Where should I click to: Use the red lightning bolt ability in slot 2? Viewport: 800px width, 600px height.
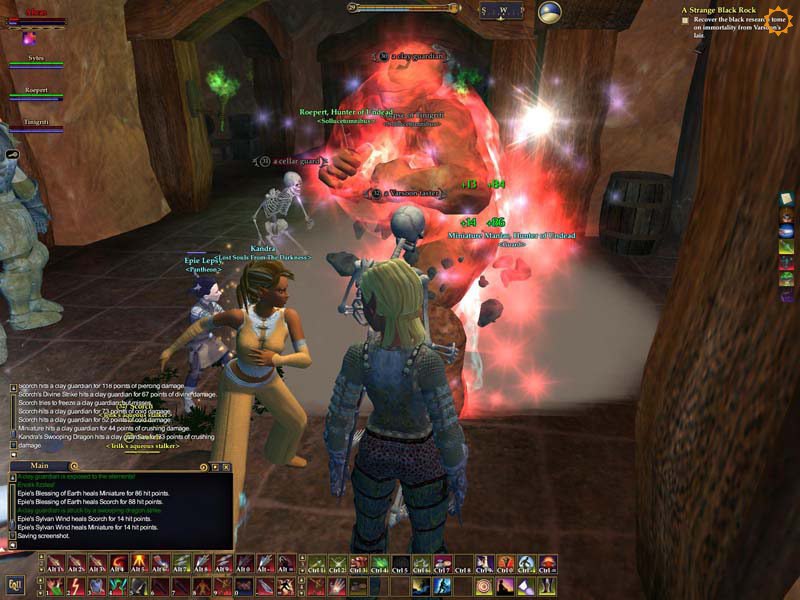(76, 585)
